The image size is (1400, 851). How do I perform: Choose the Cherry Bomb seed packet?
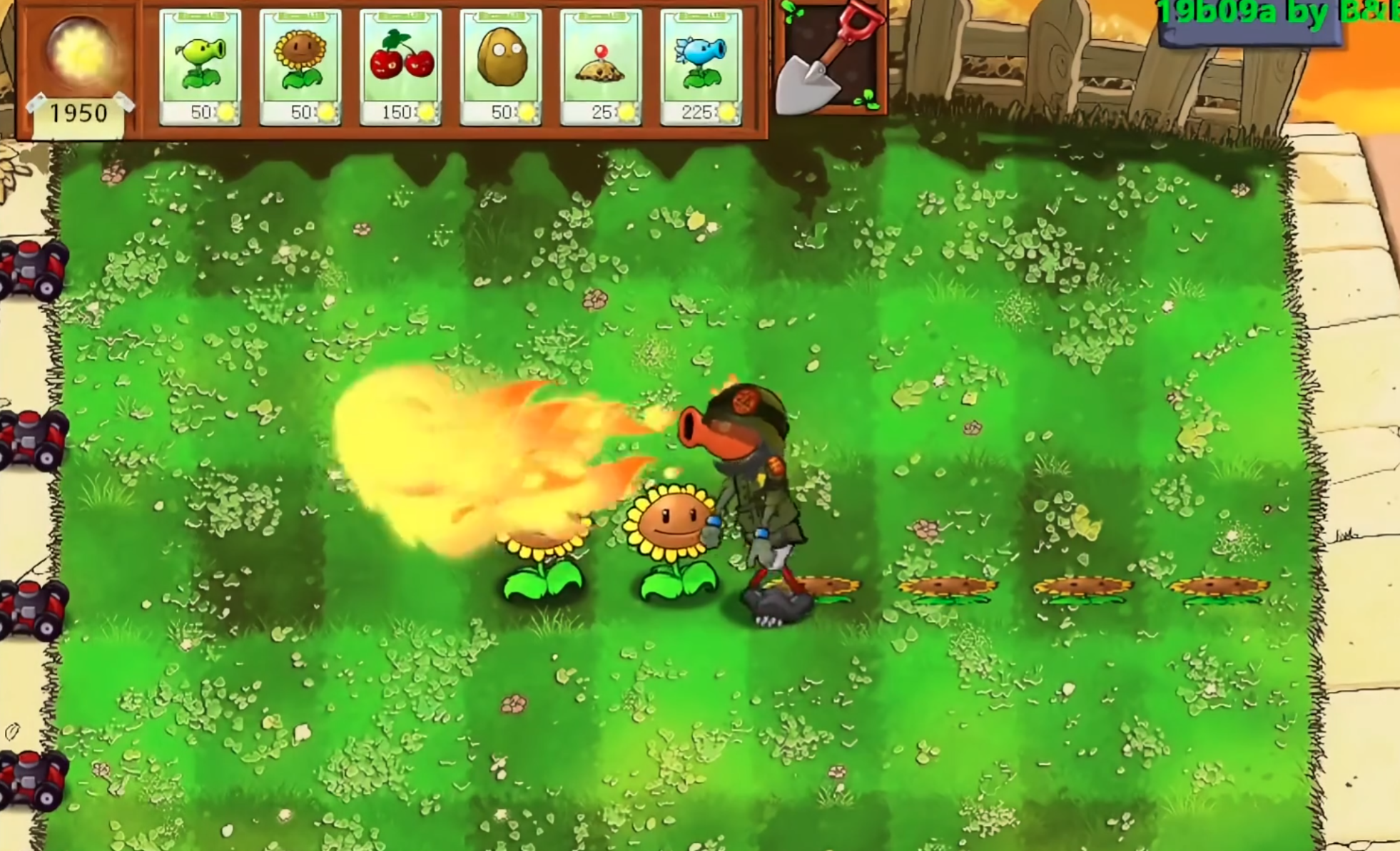(401, 68)
